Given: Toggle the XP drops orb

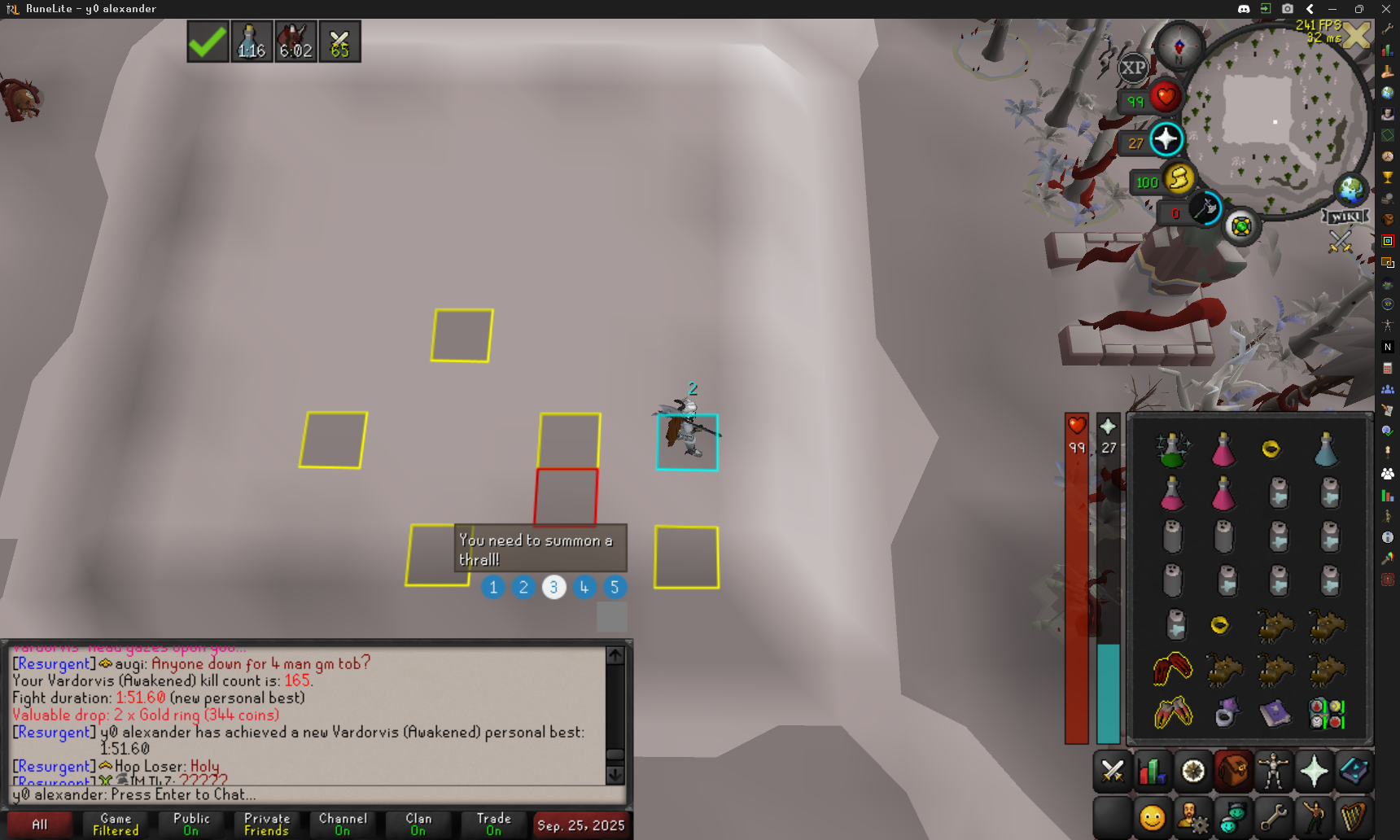Looking at the screenshot, I should 1132,68.
